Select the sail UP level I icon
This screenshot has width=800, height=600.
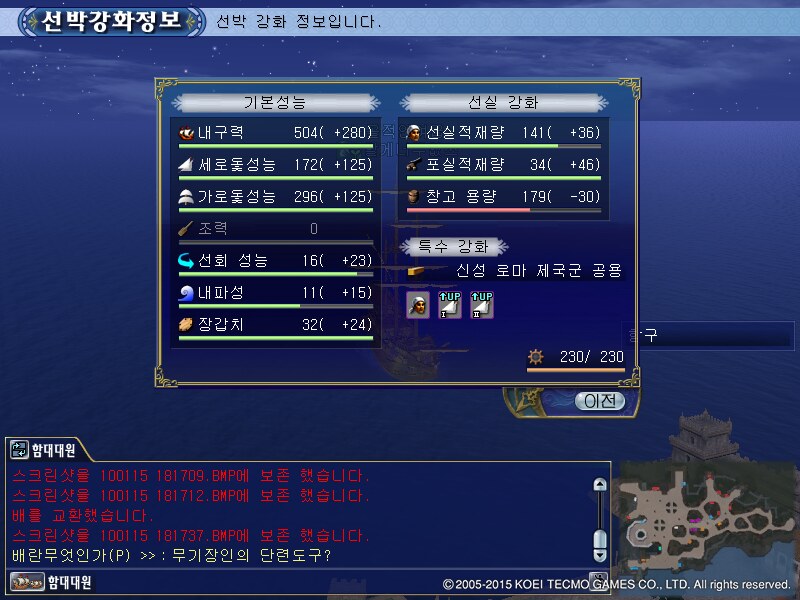point(450,305)
